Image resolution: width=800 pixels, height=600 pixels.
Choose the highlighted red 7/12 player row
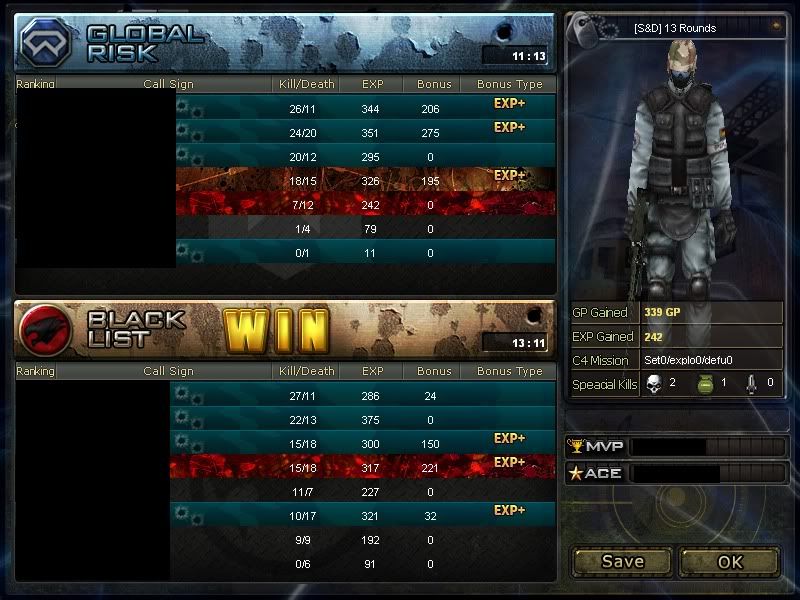[x=364, y=205]
